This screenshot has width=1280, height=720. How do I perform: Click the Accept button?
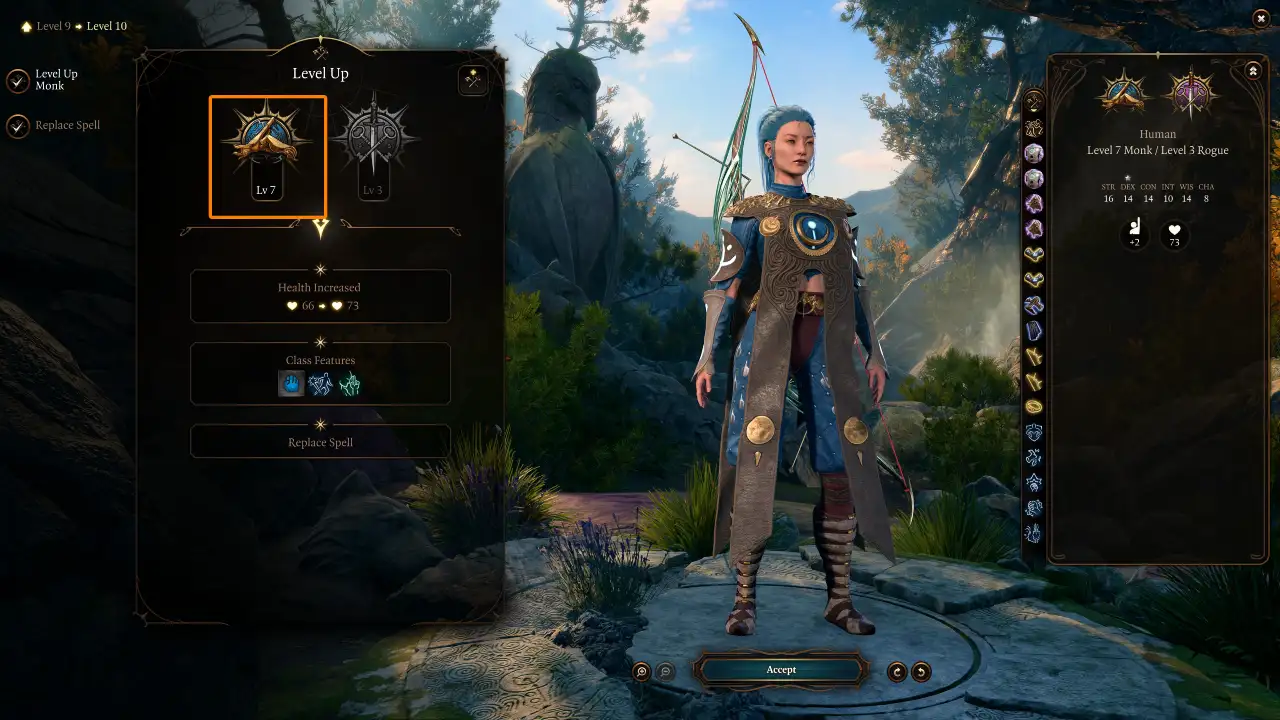tap(781, 670)
